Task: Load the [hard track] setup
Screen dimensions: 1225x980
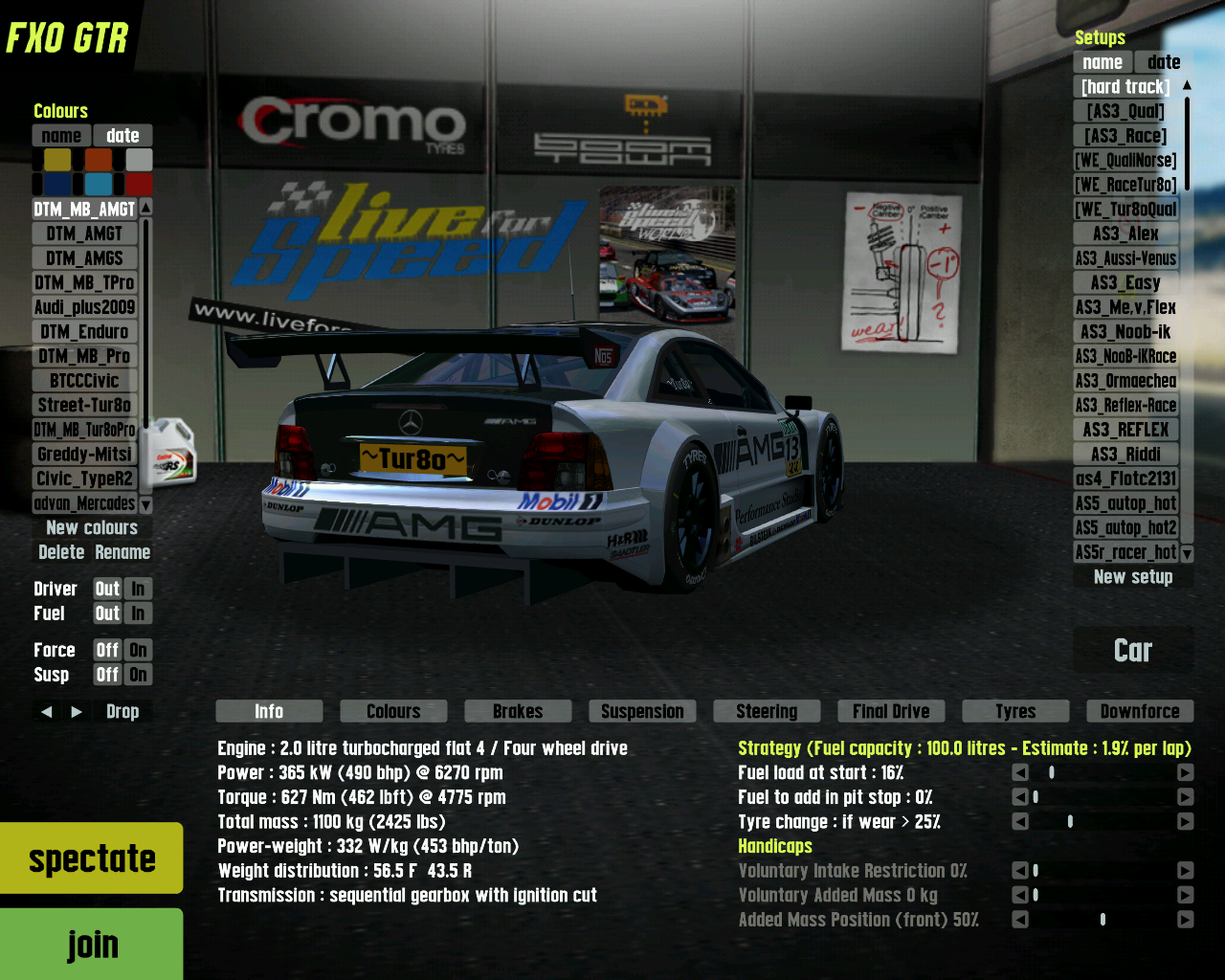Action: coord(1125,87)
